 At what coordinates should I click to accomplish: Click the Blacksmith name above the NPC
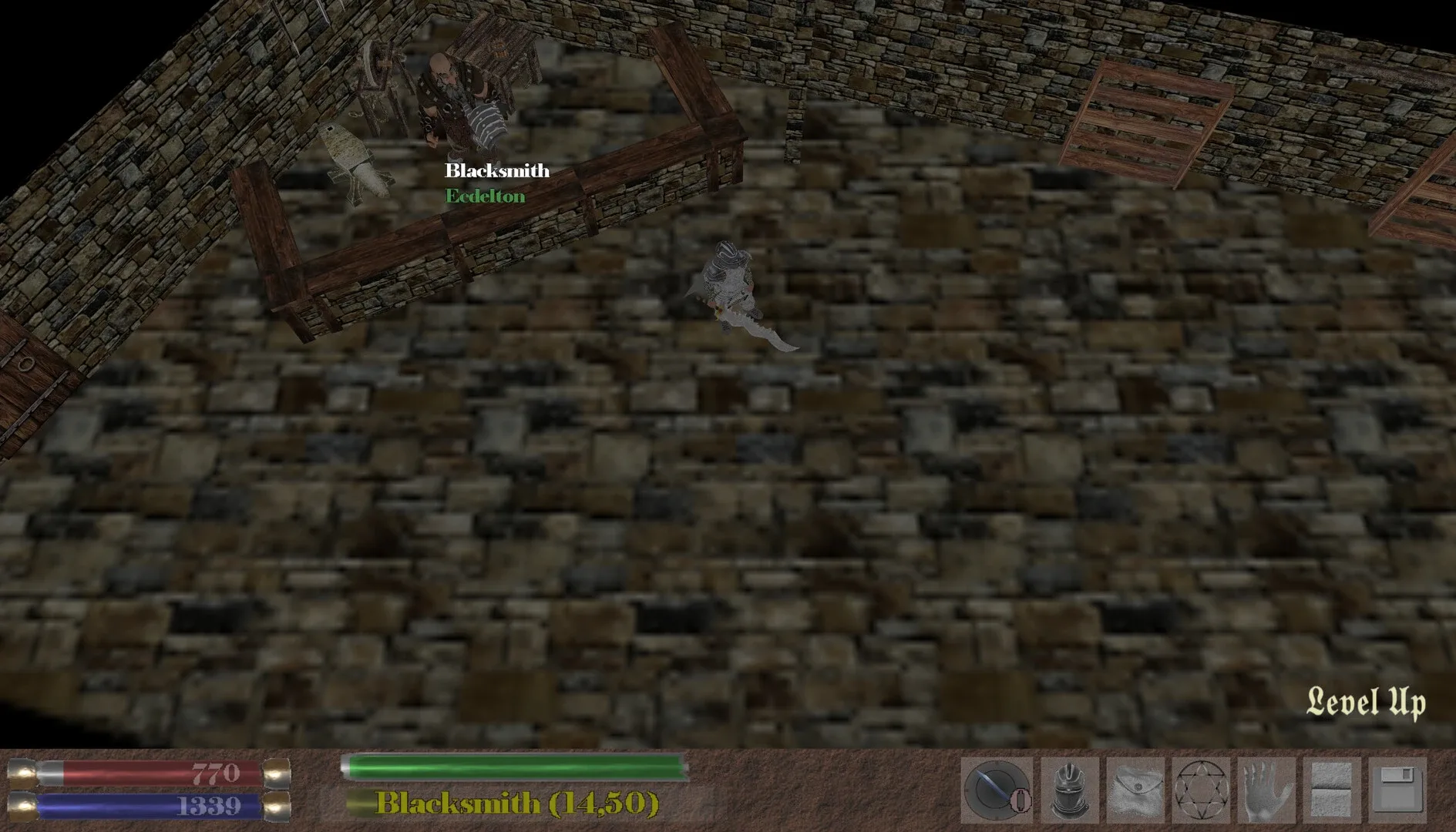tap(496, 170)
